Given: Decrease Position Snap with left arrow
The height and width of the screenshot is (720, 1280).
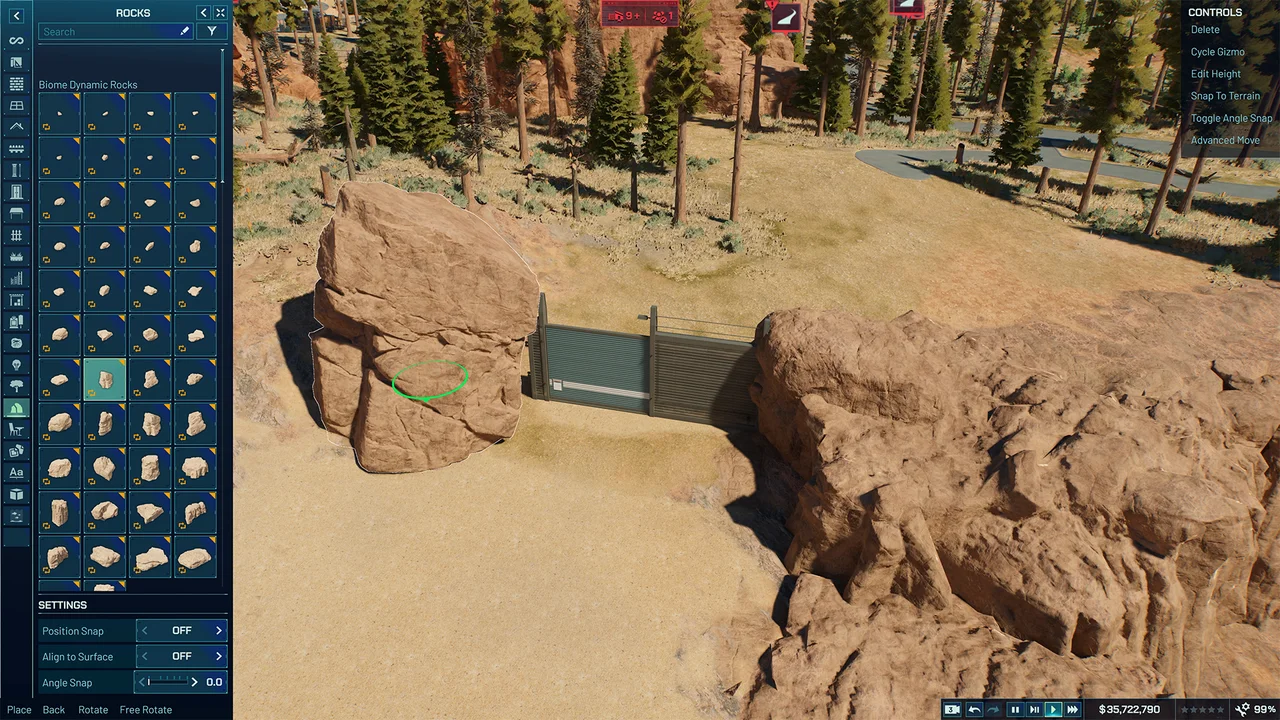Looking at the screenshot, I should point(144,631).
